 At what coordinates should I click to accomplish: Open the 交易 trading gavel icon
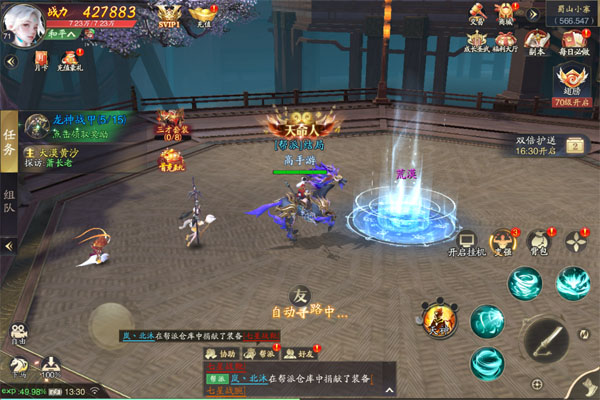pyautogui.click(x=477, y=13)
